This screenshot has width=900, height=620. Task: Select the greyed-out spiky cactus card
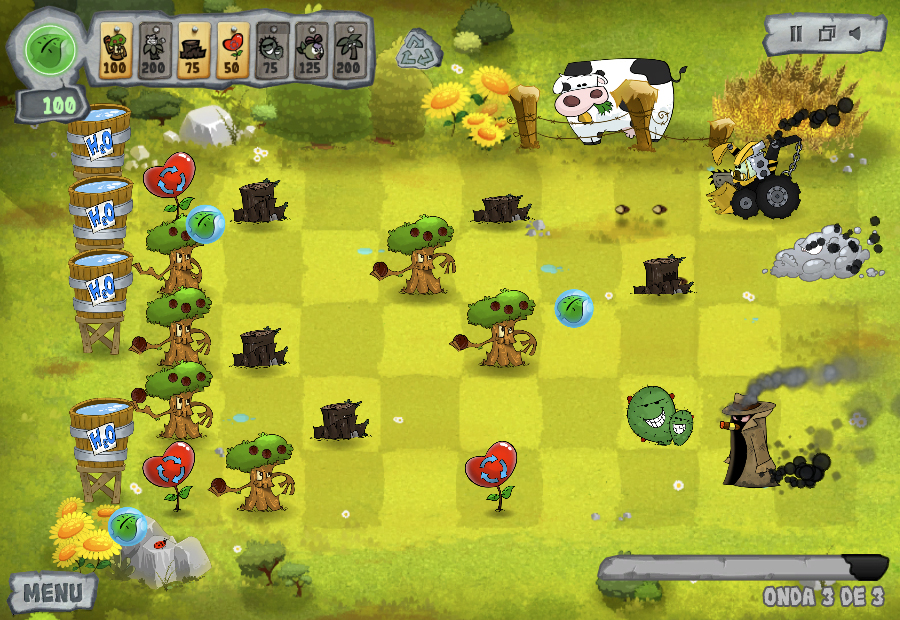[271, 50]
